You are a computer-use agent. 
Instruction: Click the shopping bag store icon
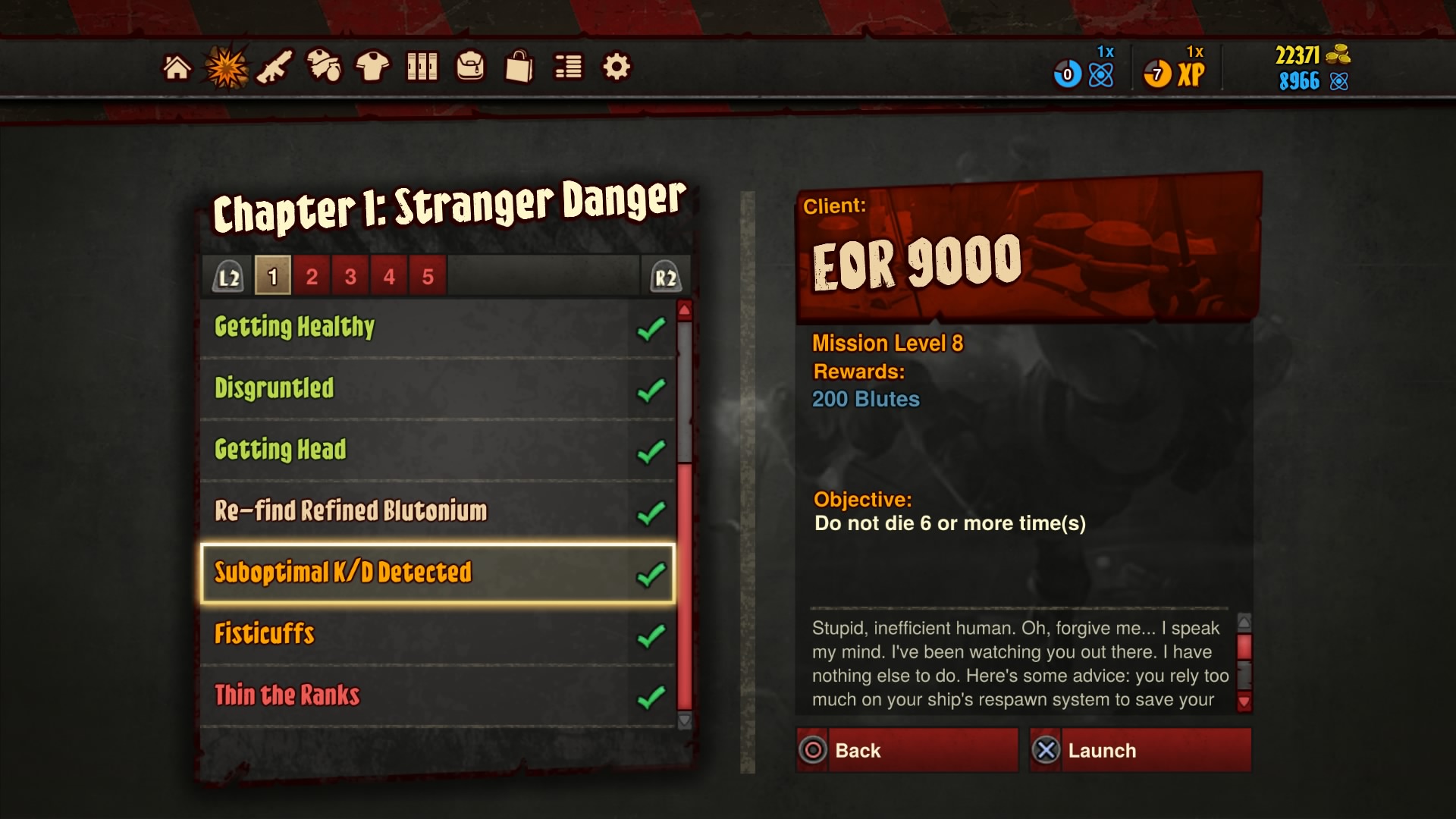[x=519, y=67]
